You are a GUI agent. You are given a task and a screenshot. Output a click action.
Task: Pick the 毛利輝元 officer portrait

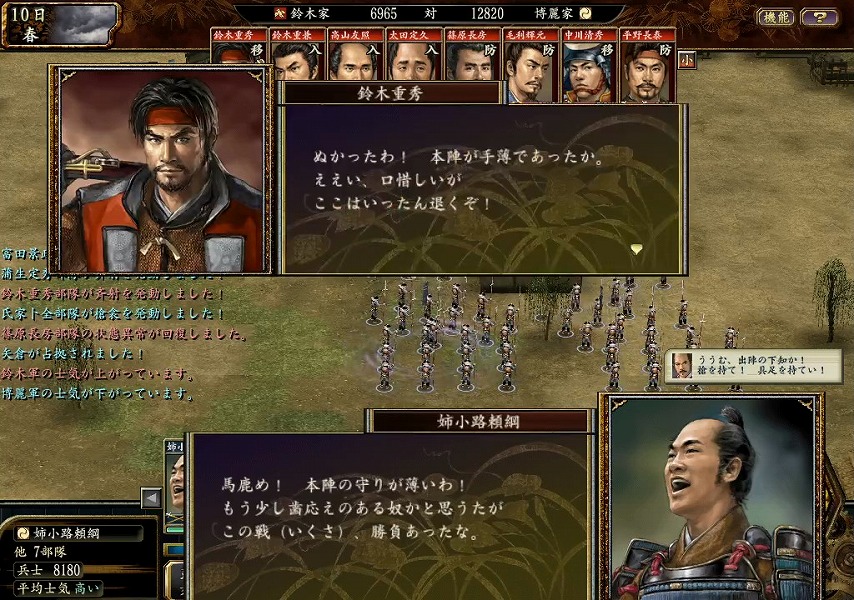[530, 68]
